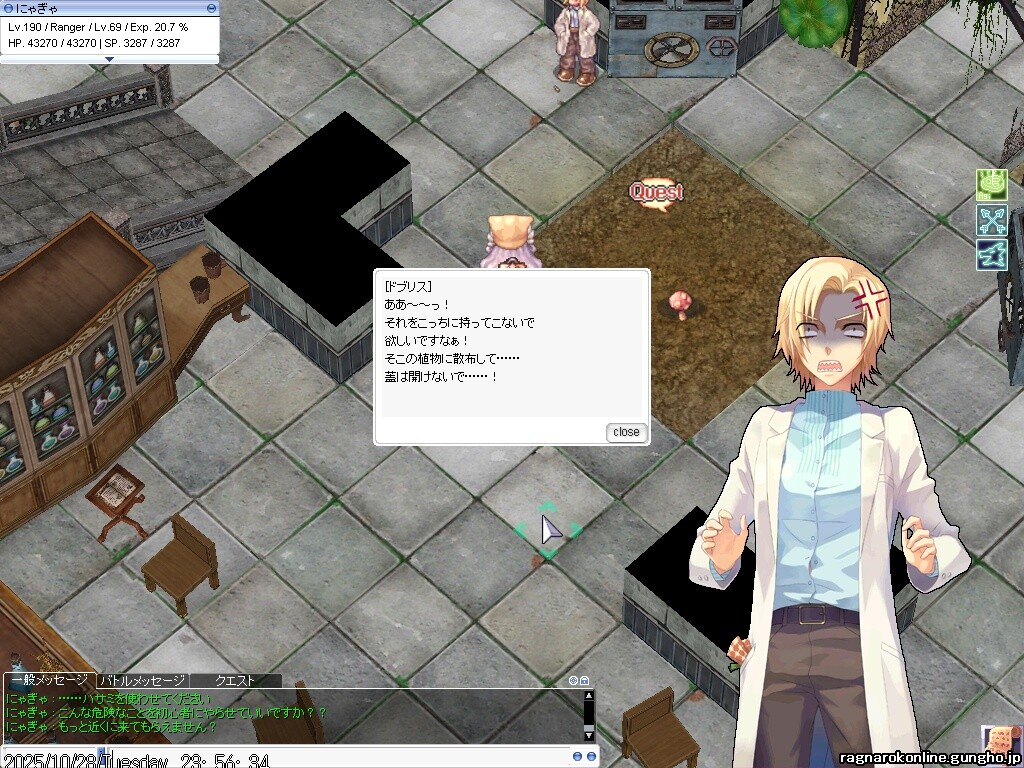Close the ドブリス dialogue box

pos(627,432)
